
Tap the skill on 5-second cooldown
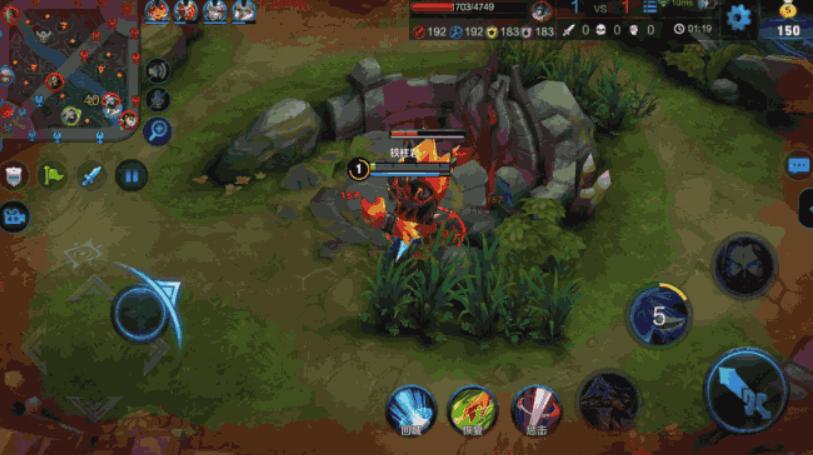[x=659, y=316]
